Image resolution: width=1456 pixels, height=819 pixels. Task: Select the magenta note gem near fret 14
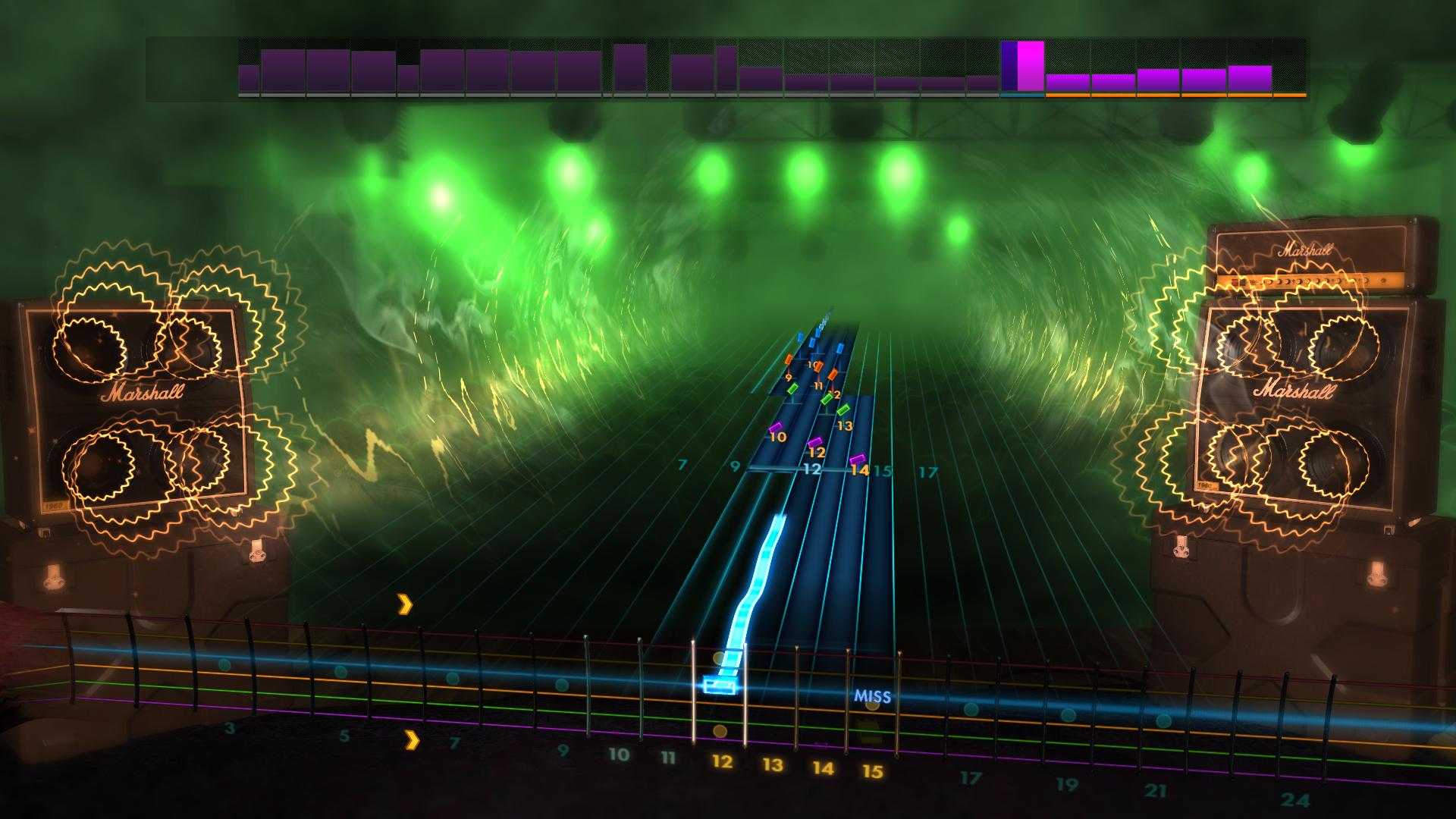pyautogui.click(x=859, y=458)
